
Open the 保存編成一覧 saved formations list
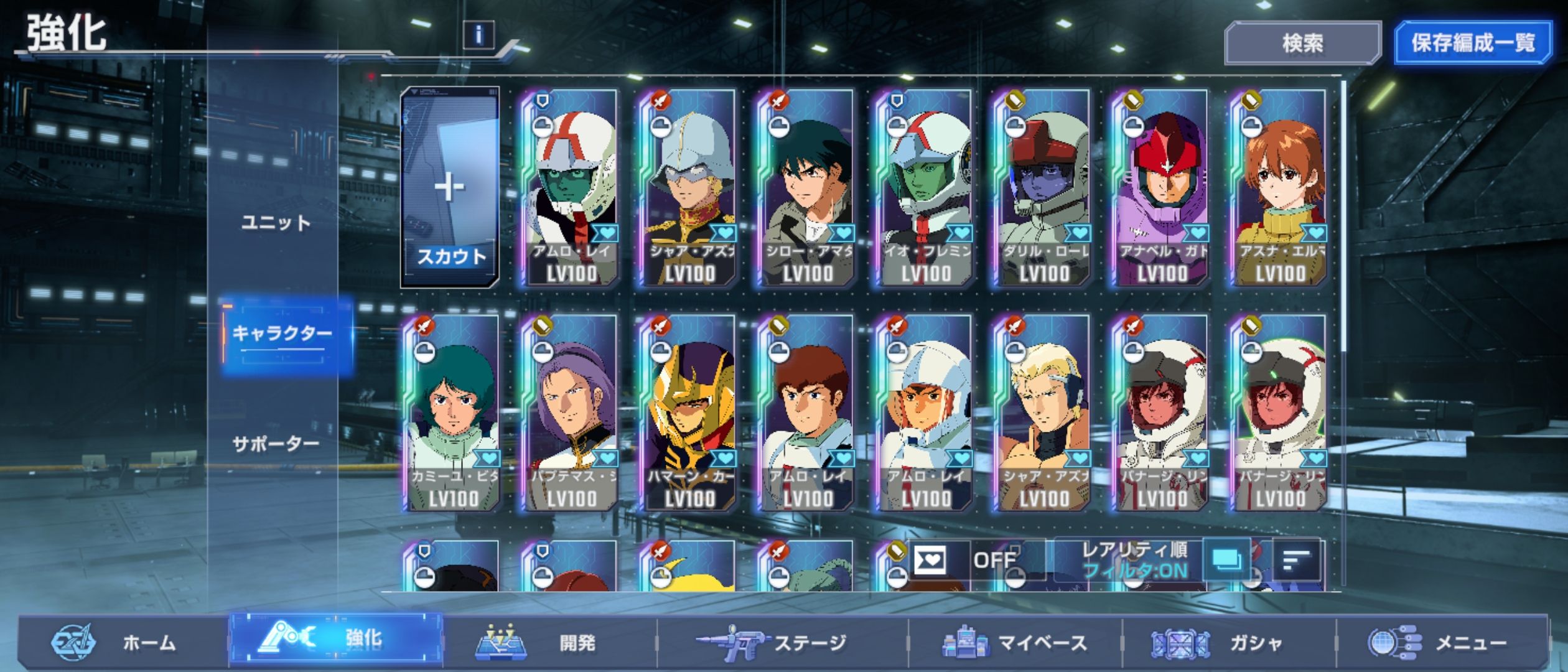click(1472, 43)
